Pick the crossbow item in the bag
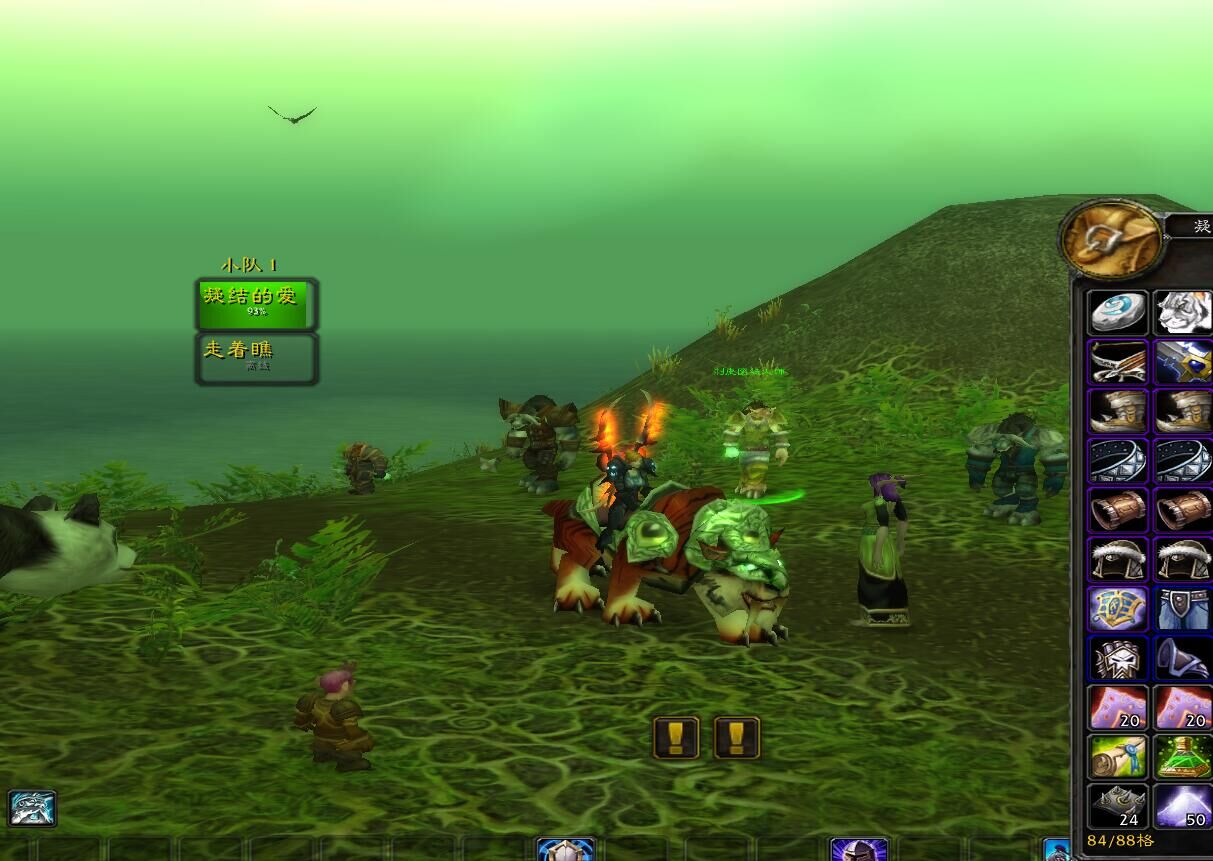The height and width of the screenshot is (861, 1213). pyautogui.click(x=1117, y=362)
